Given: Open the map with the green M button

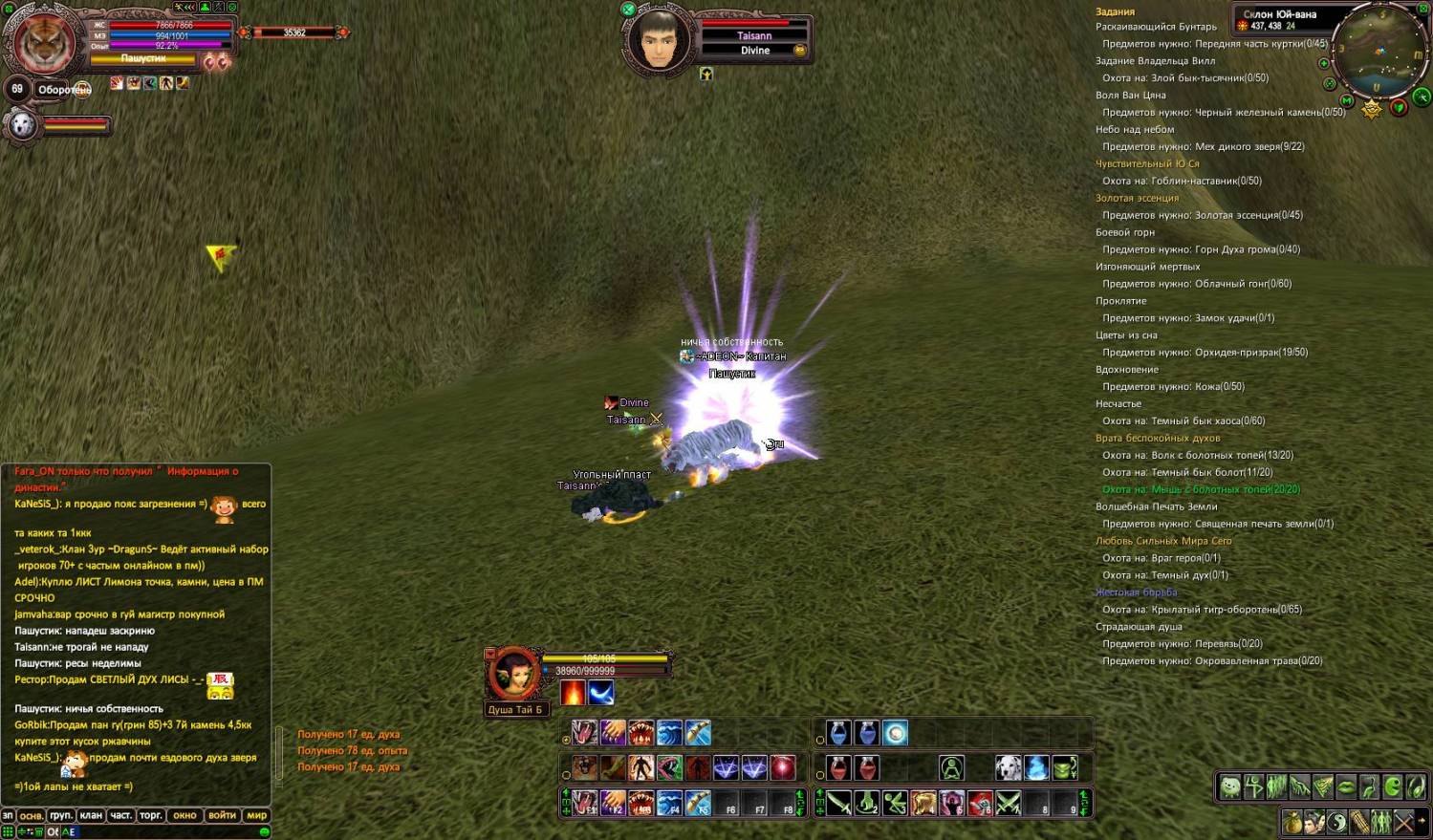Looking at the screenshot, I should [1347, 100].
